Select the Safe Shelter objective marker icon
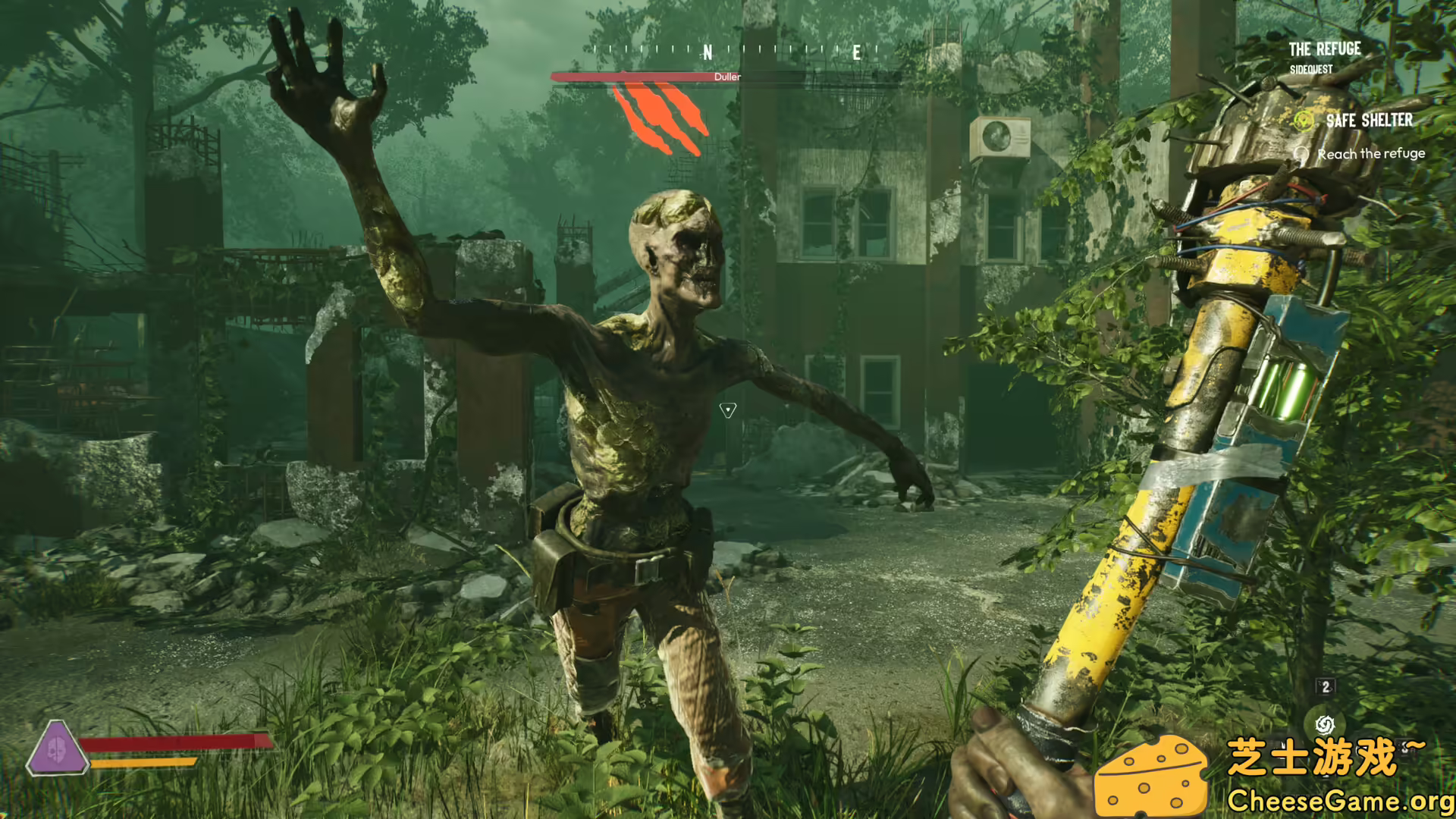This screenshot has width=1456, height=819. 1304,121
